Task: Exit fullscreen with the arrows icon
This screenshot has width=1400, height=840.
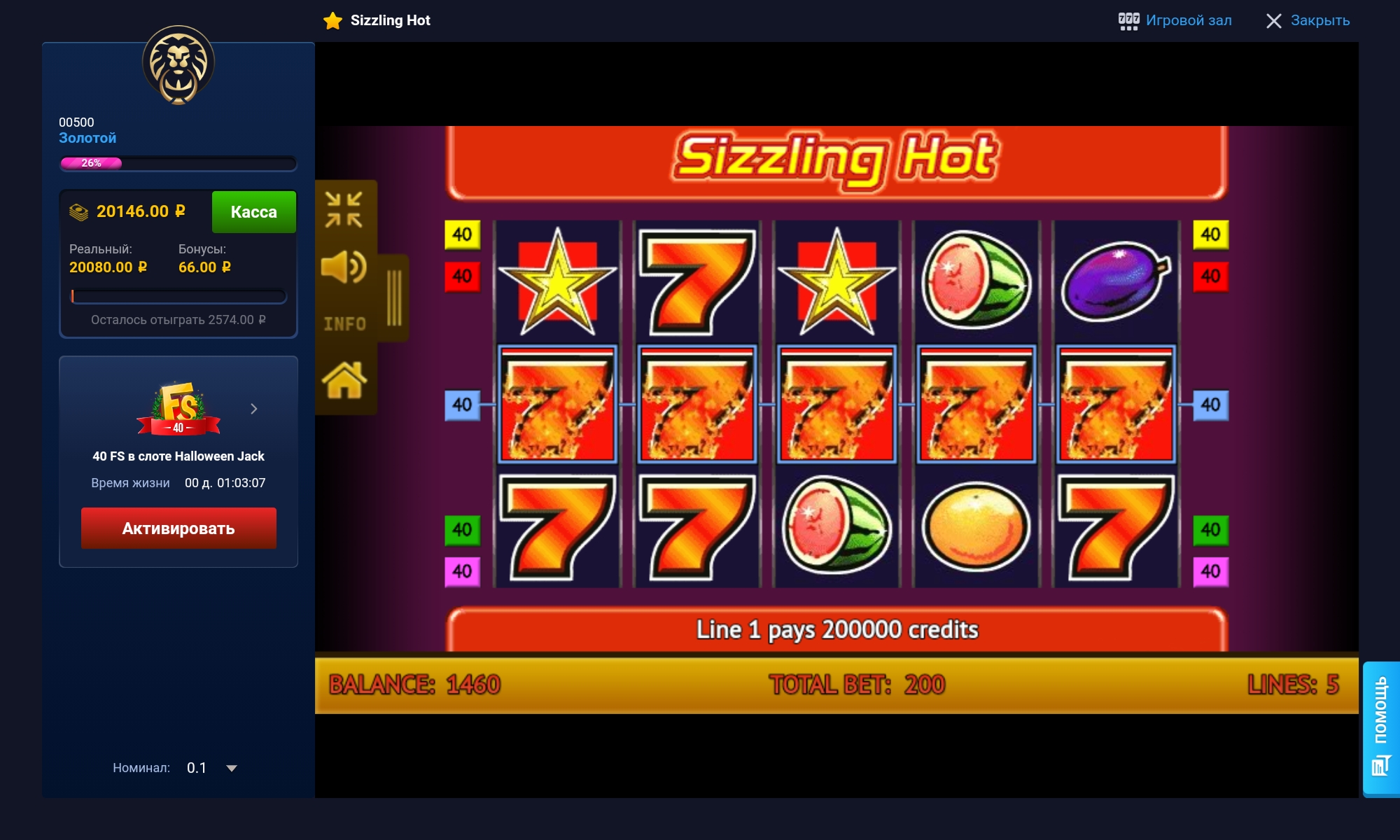Action: pos(344,209)
